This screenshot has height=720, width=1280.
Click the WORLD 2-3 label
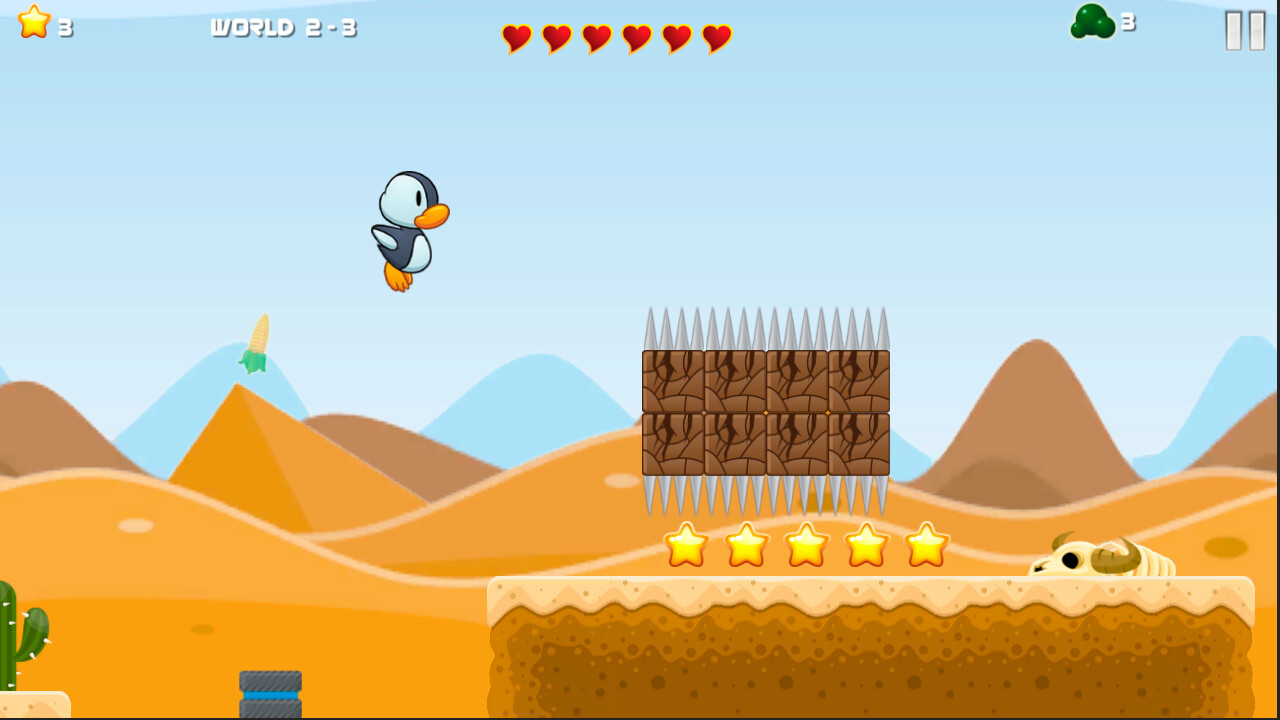283,28
